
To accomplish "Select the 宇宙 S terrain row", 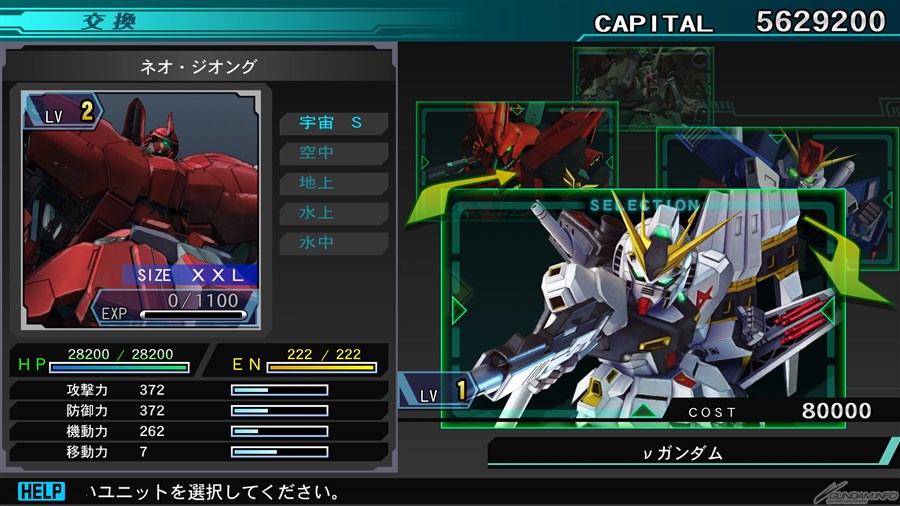I will (x=334, y=123).
